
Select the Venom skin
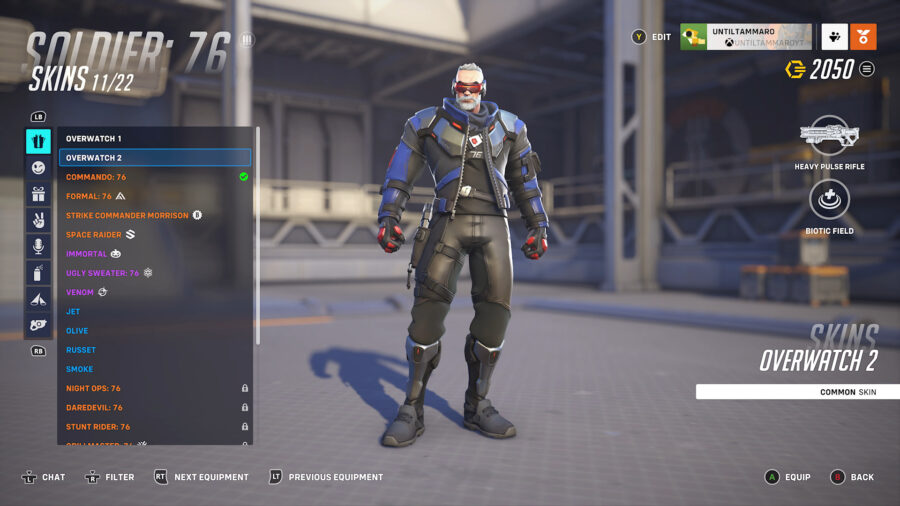click(x=80, y=292)
